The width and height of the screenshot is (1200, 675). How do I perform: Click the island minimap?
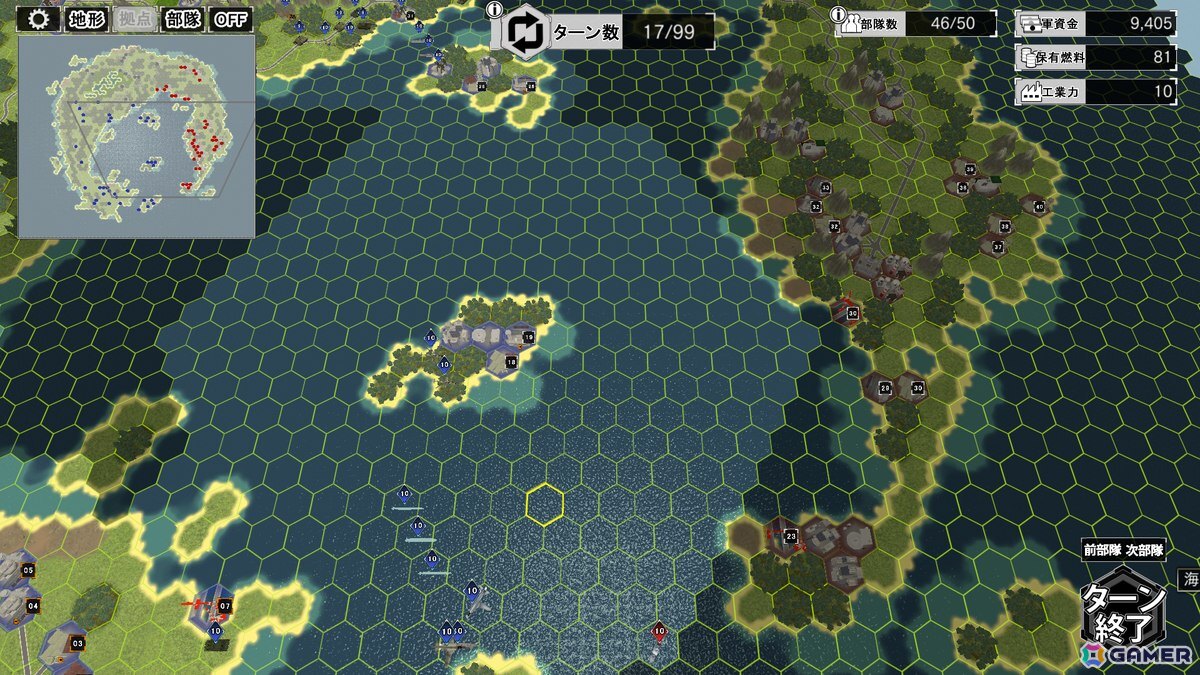click(x=136, y=135)
